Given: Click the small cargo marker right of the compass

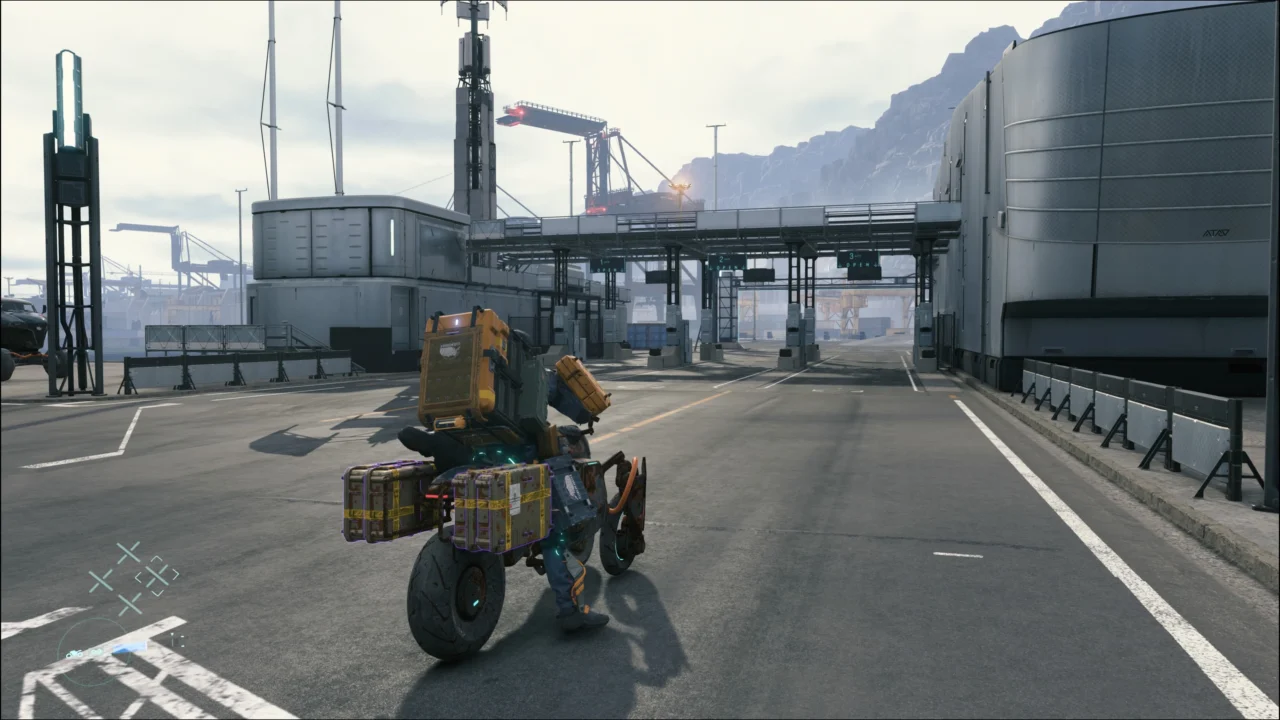Looking at the screenshot, I should pos(176,638).
